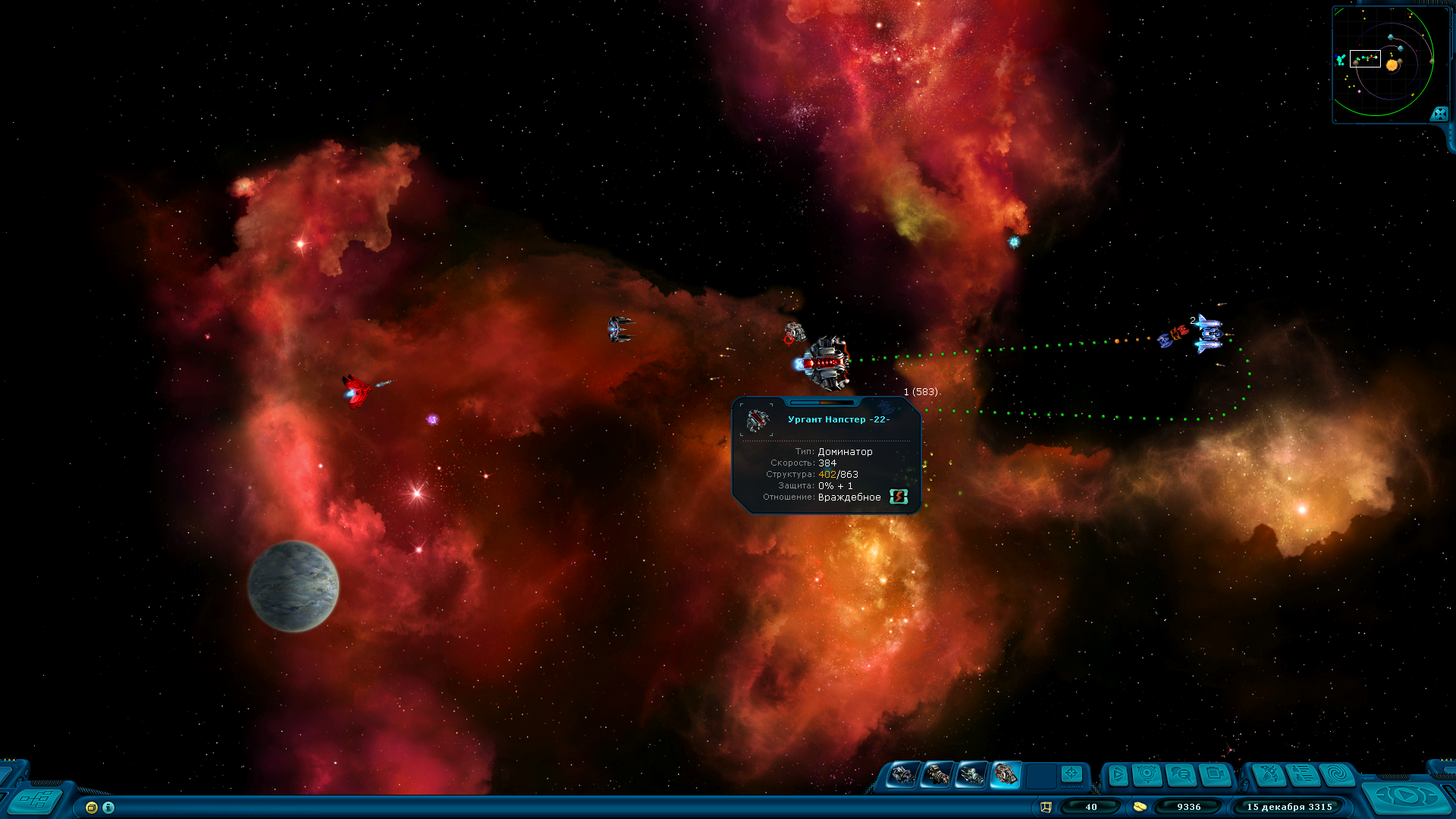Viewport: 1456px width, 819px height.
Task: Select the highlighted fourth weapon slot
Action: (1006, 774)
